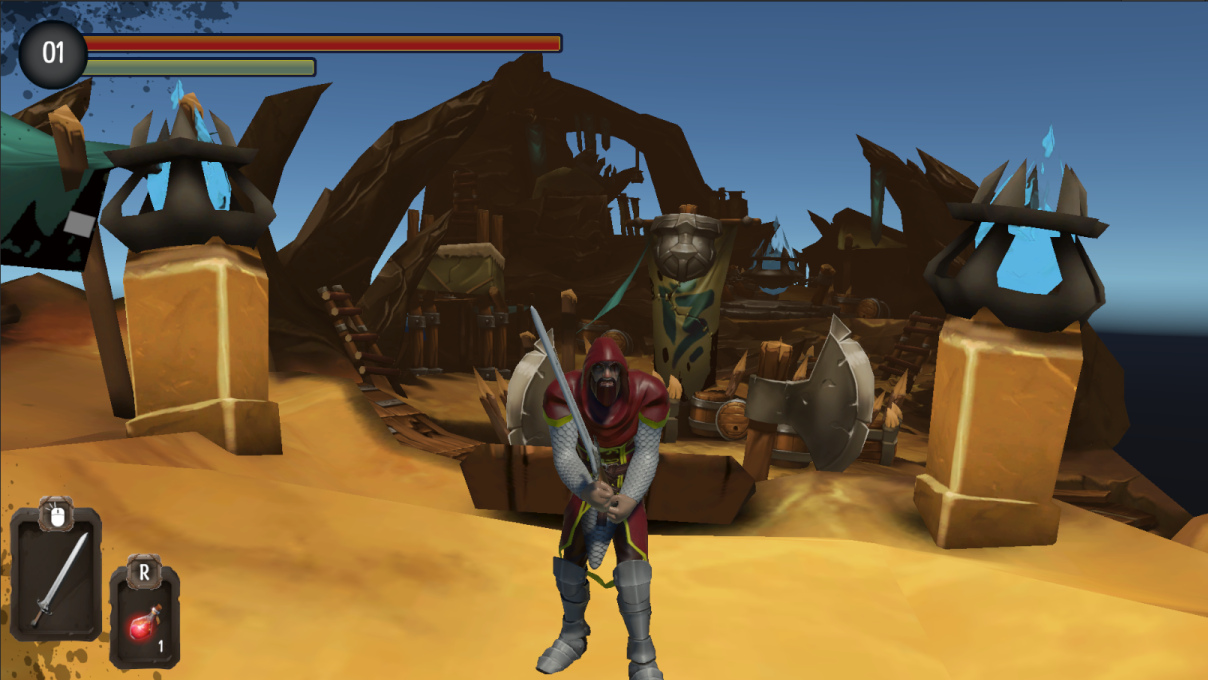Select the sword weapon slot

56,575
